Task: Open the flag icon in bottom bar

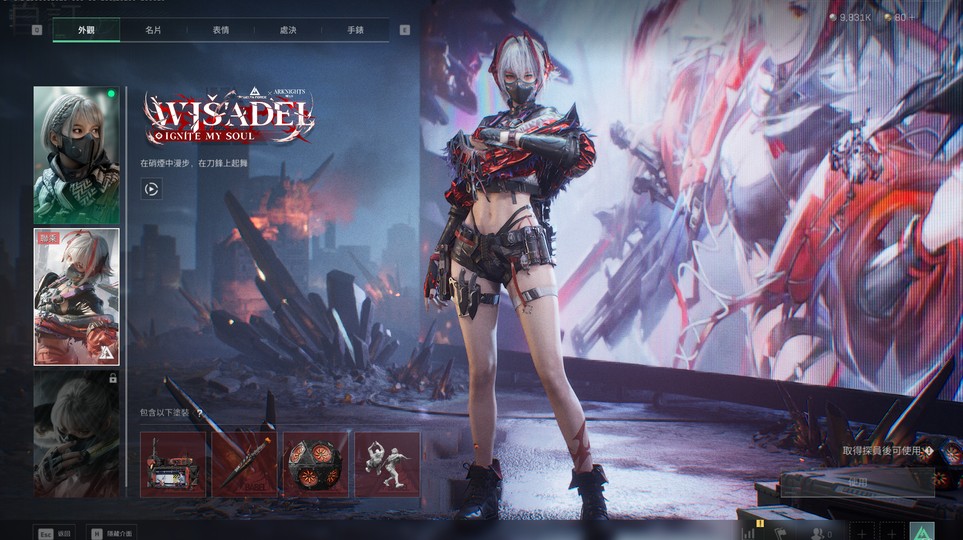Action: click(x=781, y=534)
